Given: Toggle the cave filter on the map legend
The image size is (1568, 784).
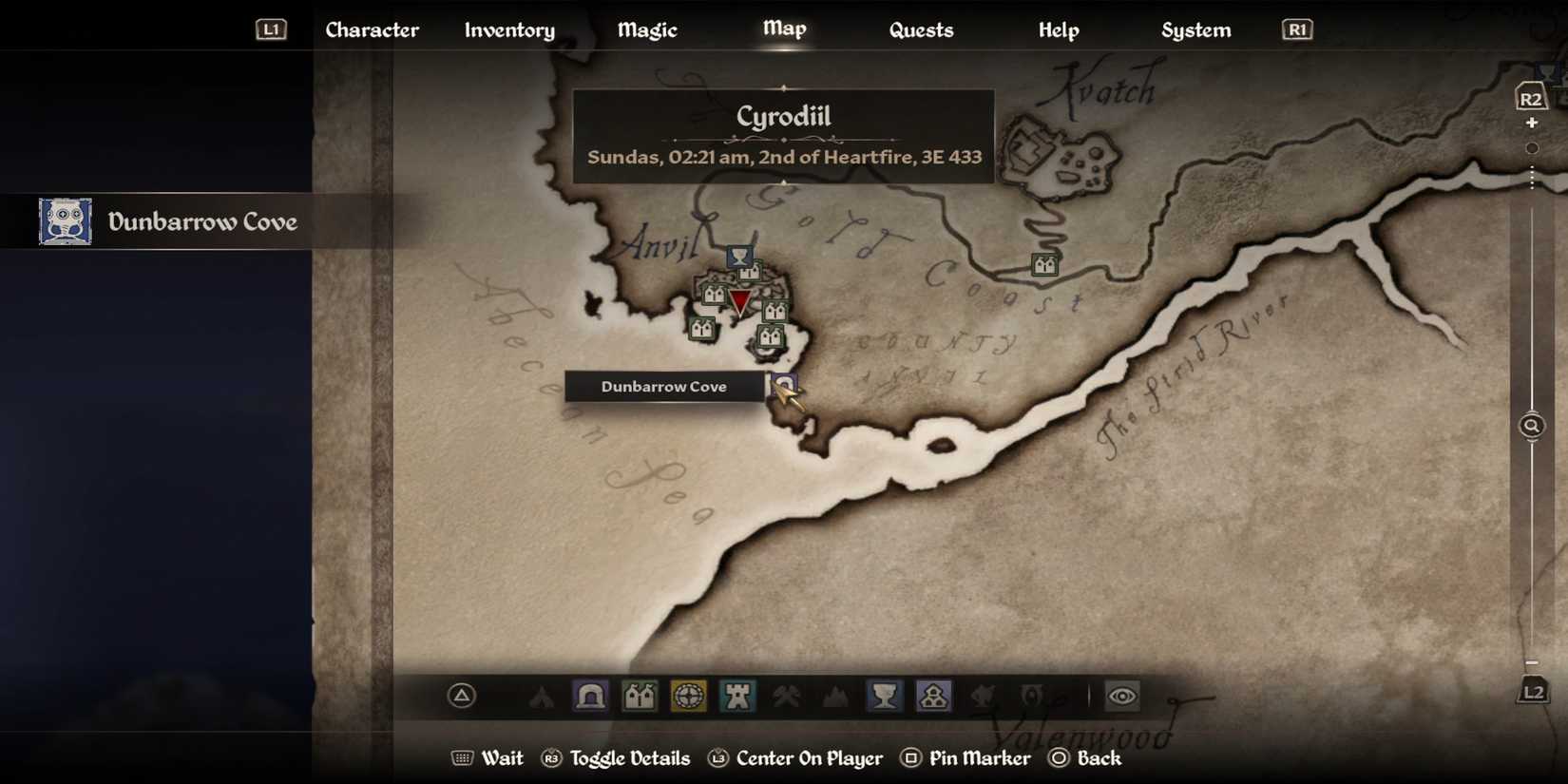Looking at the screenshot, I should tap(590, 696).
